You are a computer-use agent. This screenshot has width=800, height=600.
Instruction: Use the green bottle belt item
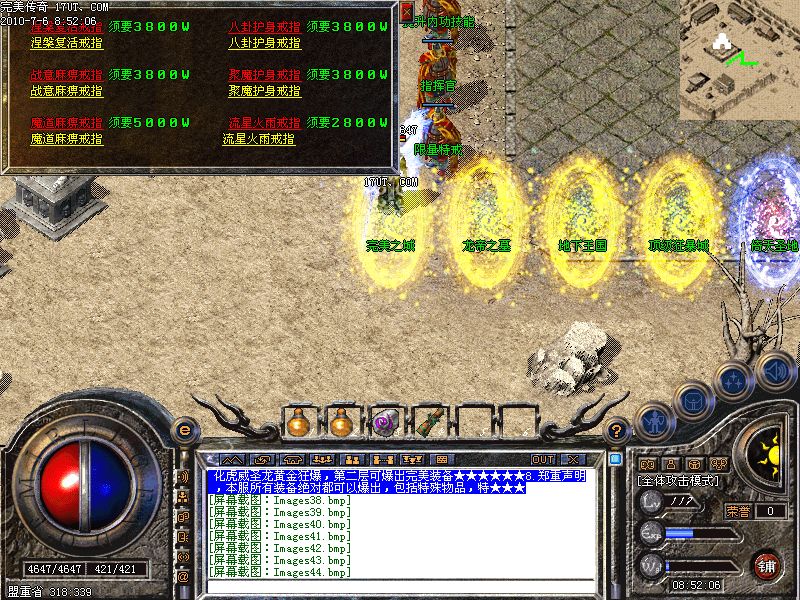[x=427, y=423]
